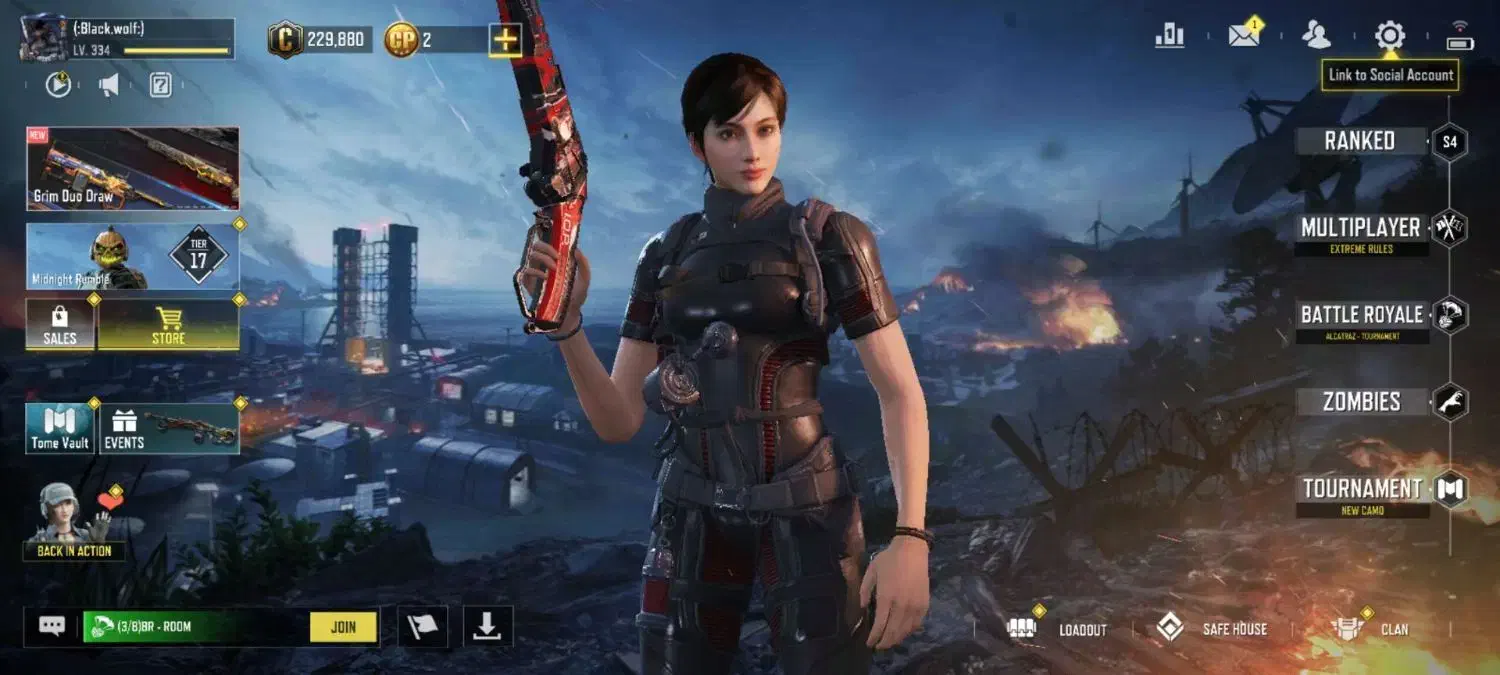1500x675 pixels.
Task: Open the Events panel
Action: pyautogui.click(x=168, y=429)
